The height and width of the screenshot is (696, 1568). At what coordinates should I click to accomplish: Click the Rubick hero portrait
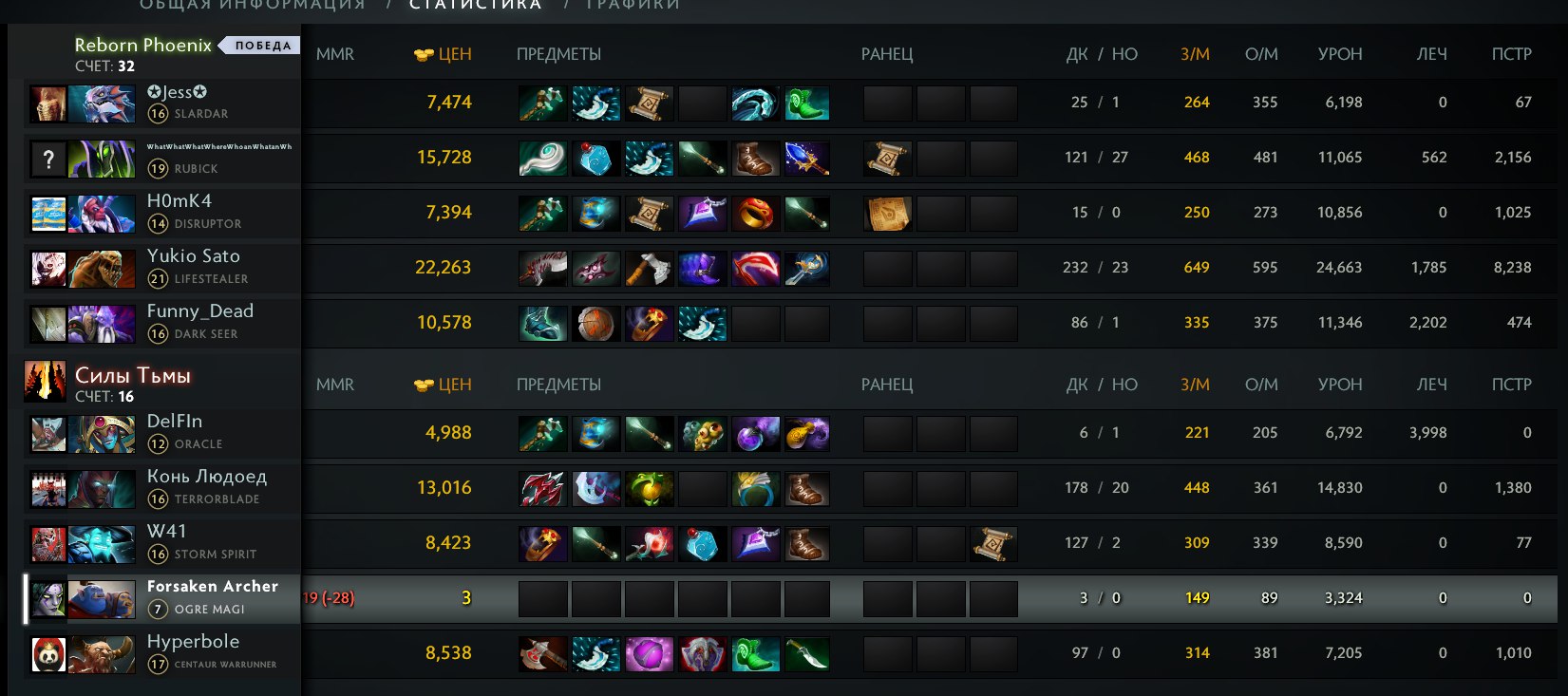tap(102, 160)
